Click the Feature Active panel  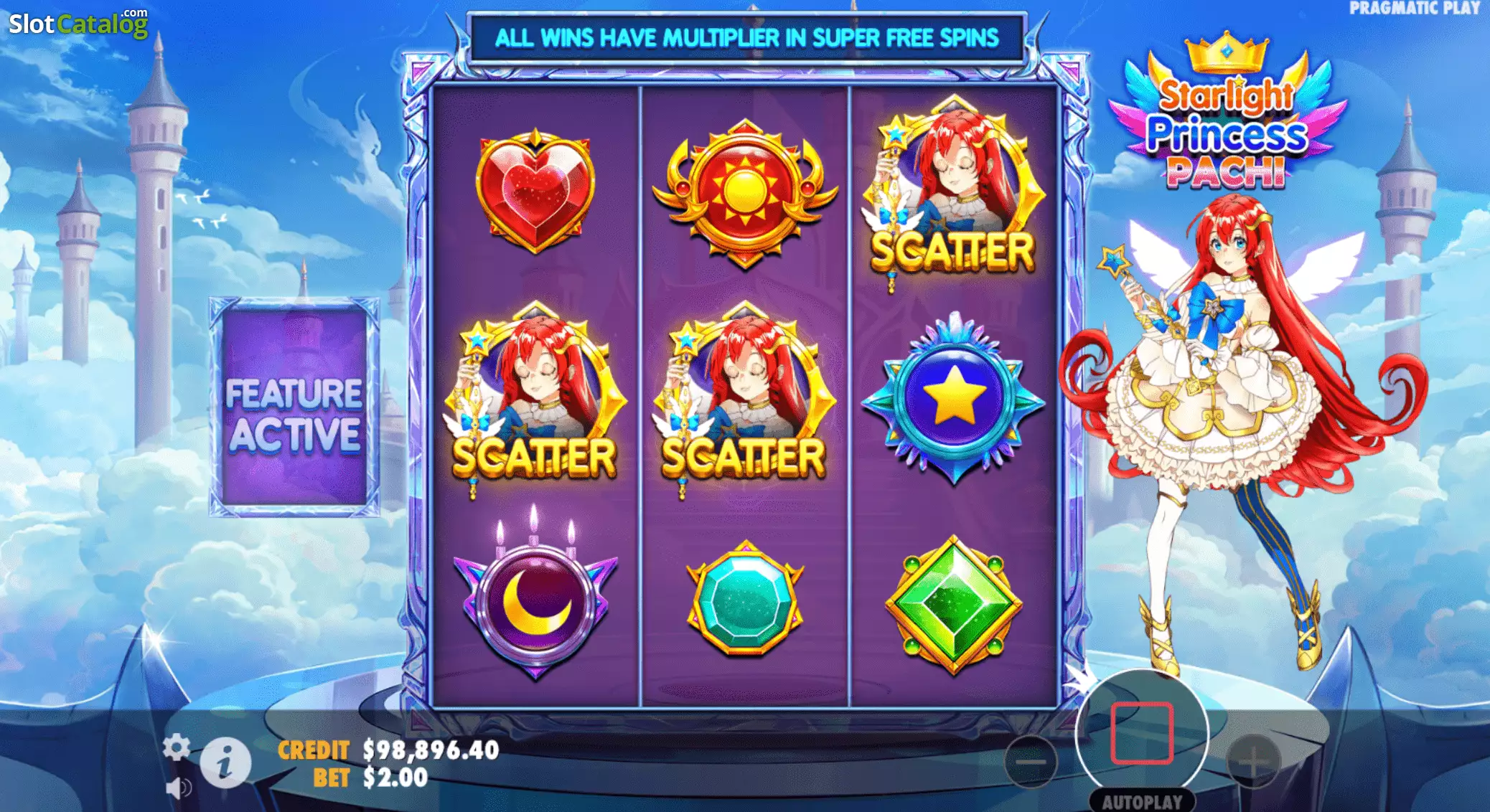pyautogui.click(x=294, y=407)
